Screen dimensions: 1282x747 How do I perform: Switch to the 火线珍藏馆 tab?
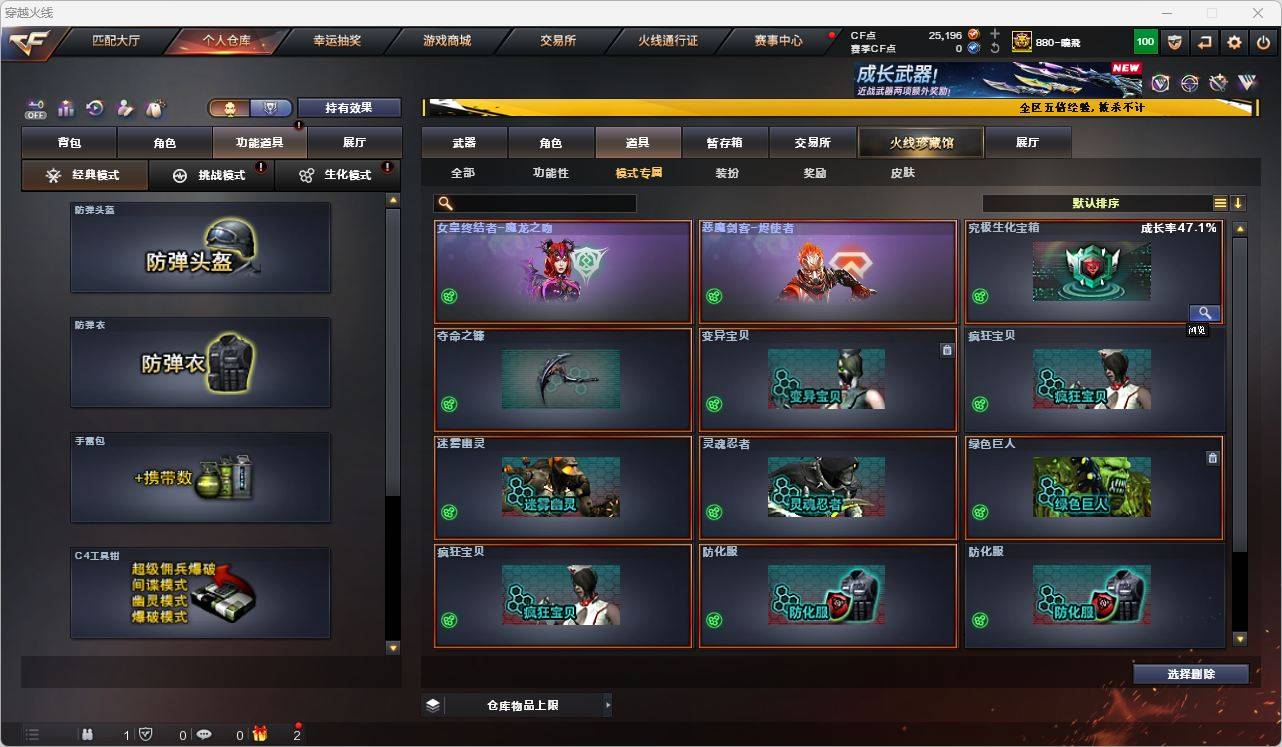coord(919,142)
